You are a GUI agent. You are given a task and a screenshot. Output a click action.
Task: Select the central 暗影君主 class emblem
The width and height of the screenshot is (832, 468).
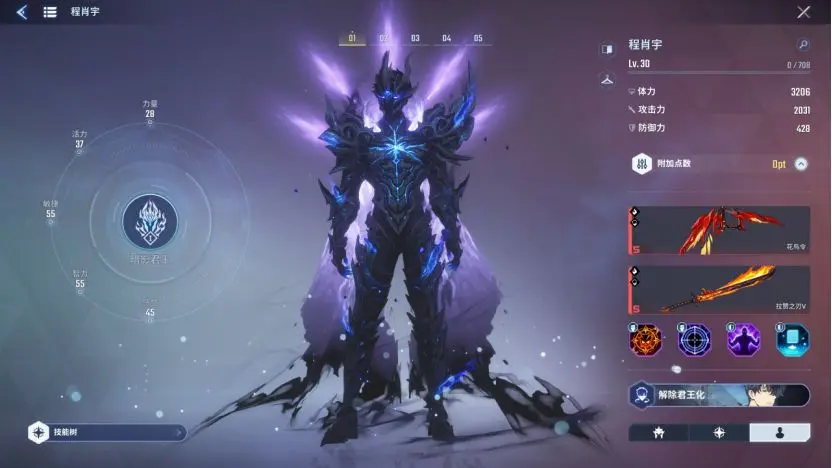point(150,222)
